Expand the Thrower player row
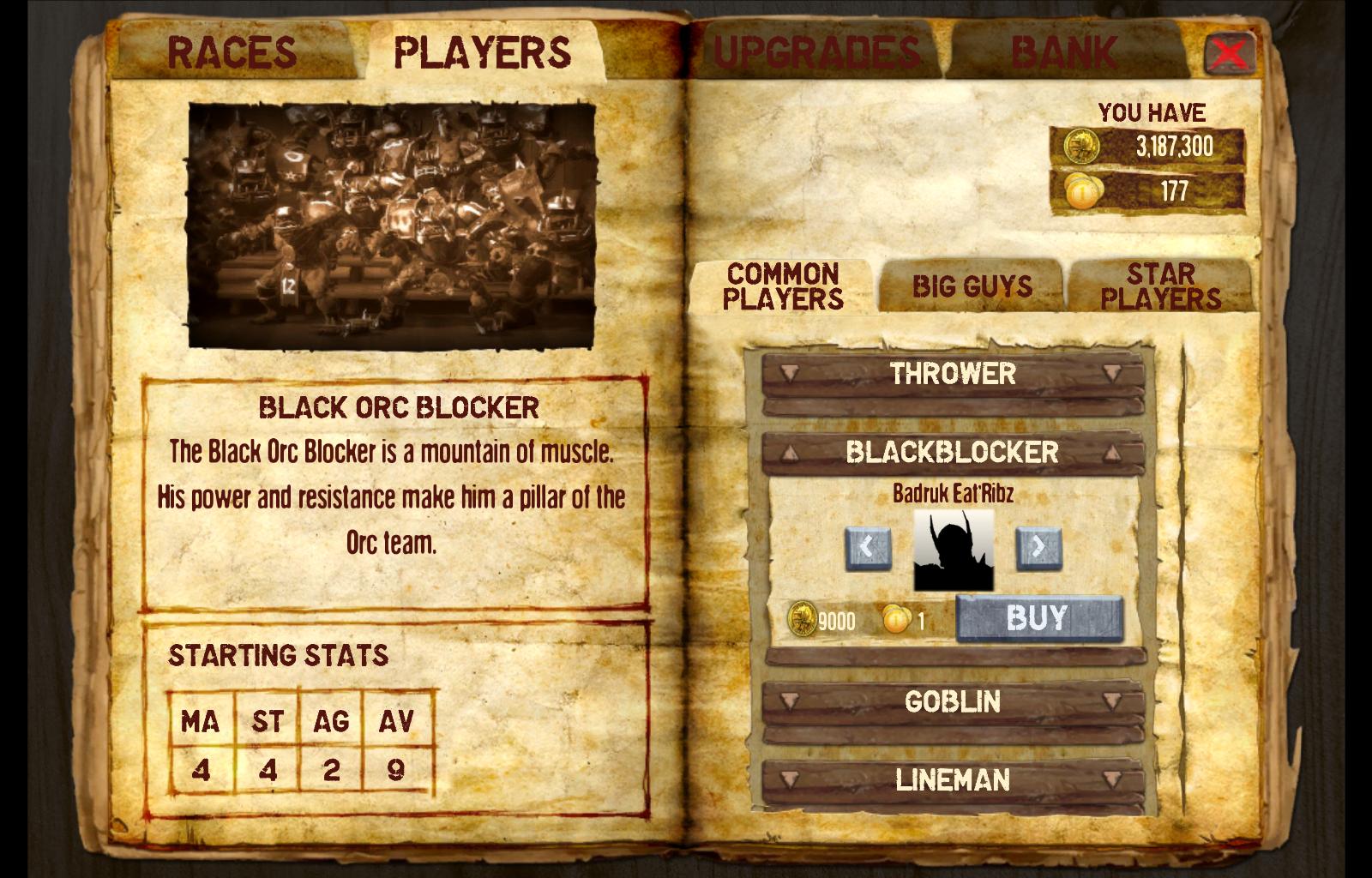Image resolution: width=1372 pixels, height=878 pixels. [952, 374]
